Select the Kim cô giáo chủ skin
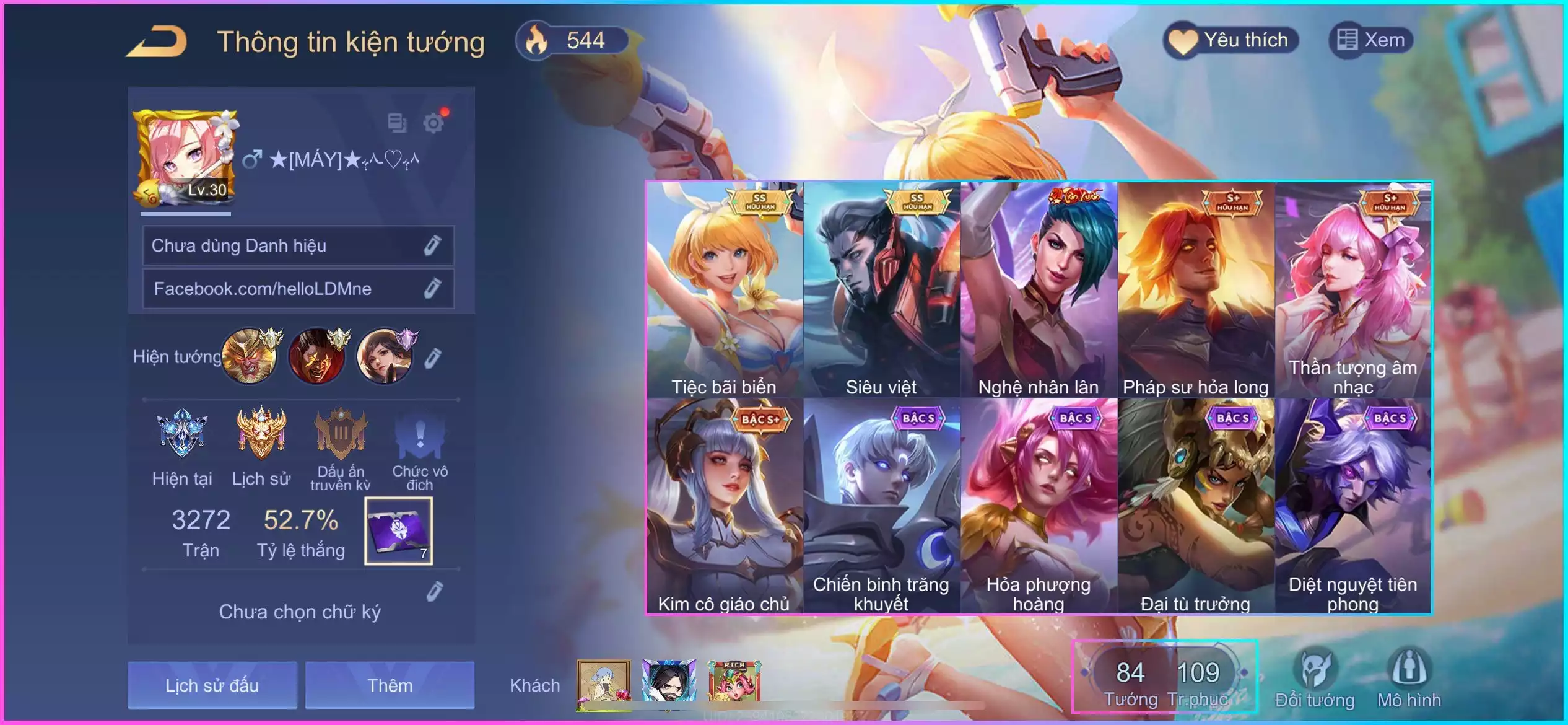This screenshot has width=1568, height=725. coord(725,506)
